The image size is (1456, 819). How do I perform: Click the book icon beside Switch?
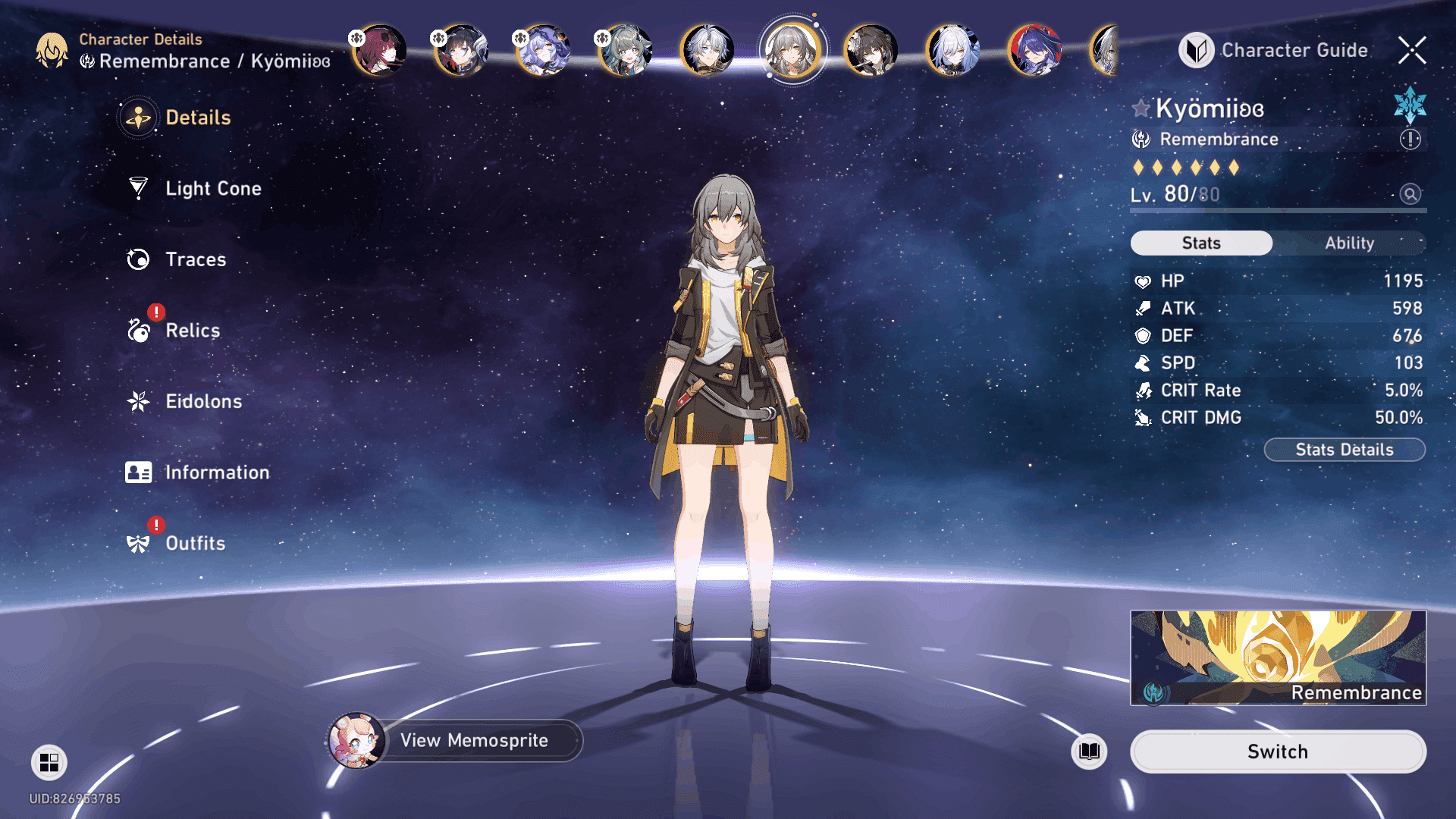point(1089,752)
